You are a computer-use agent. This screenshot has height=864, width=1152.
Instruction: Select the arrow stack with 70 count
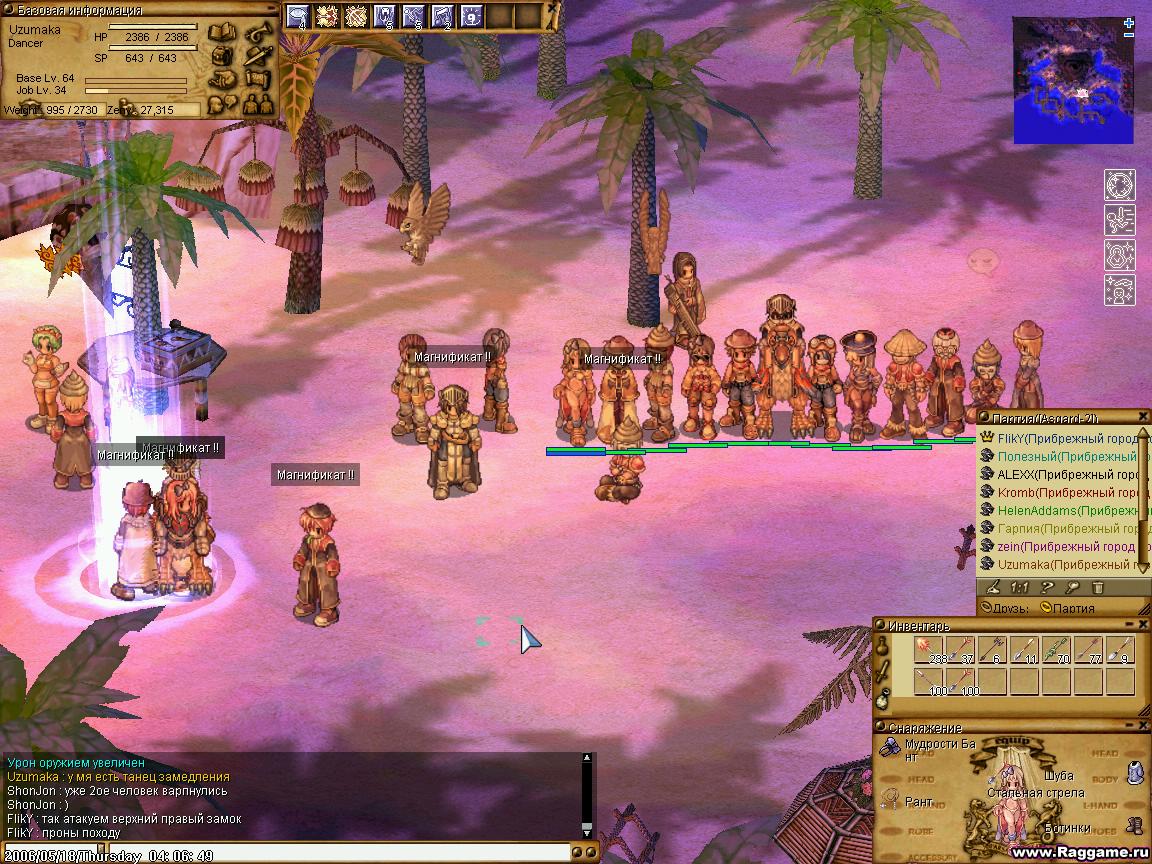pos(1059,650)
